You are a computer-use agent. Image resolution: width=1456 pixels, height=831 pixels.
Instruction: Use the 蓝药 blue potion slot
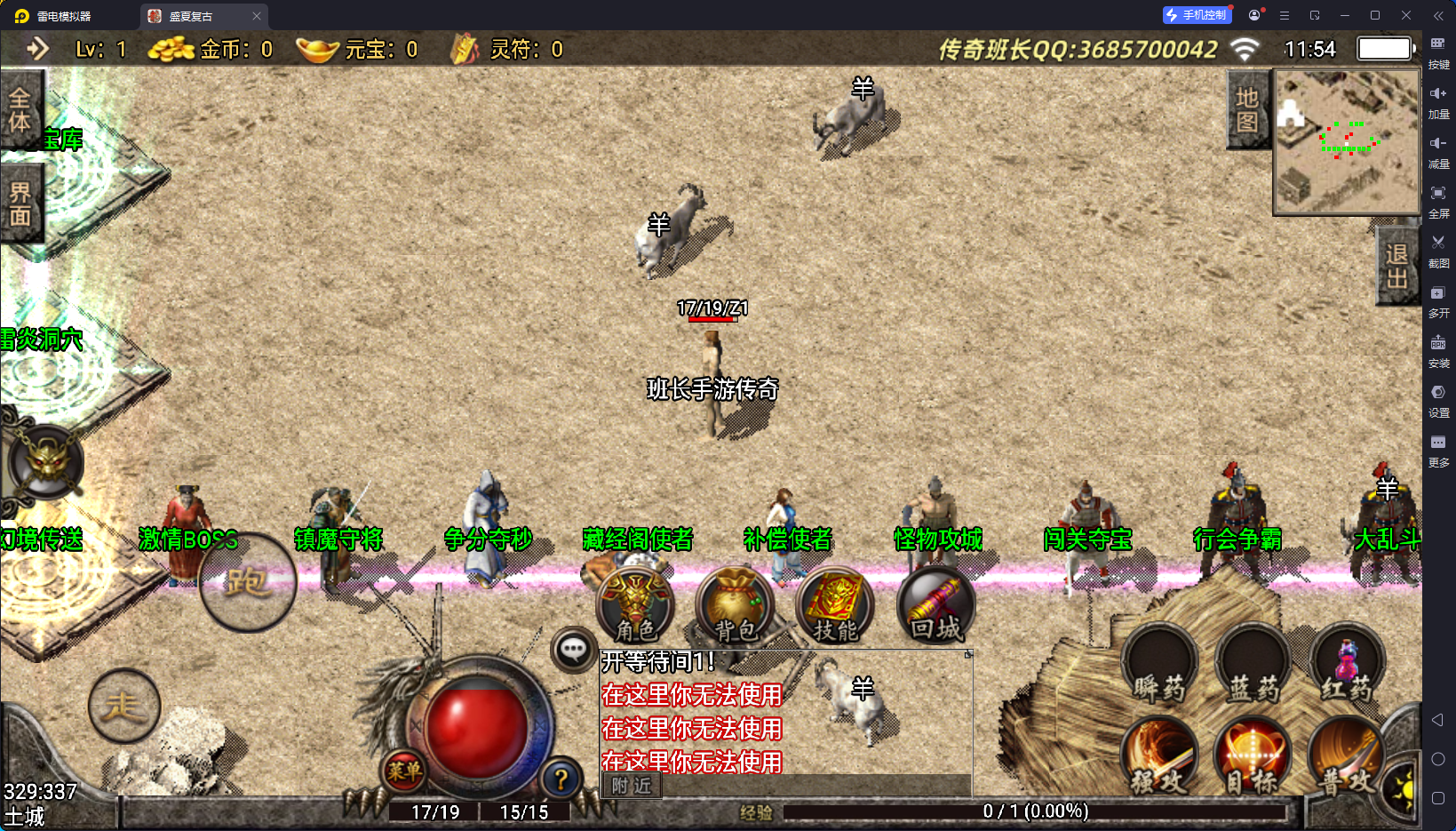click(1253, 665)
